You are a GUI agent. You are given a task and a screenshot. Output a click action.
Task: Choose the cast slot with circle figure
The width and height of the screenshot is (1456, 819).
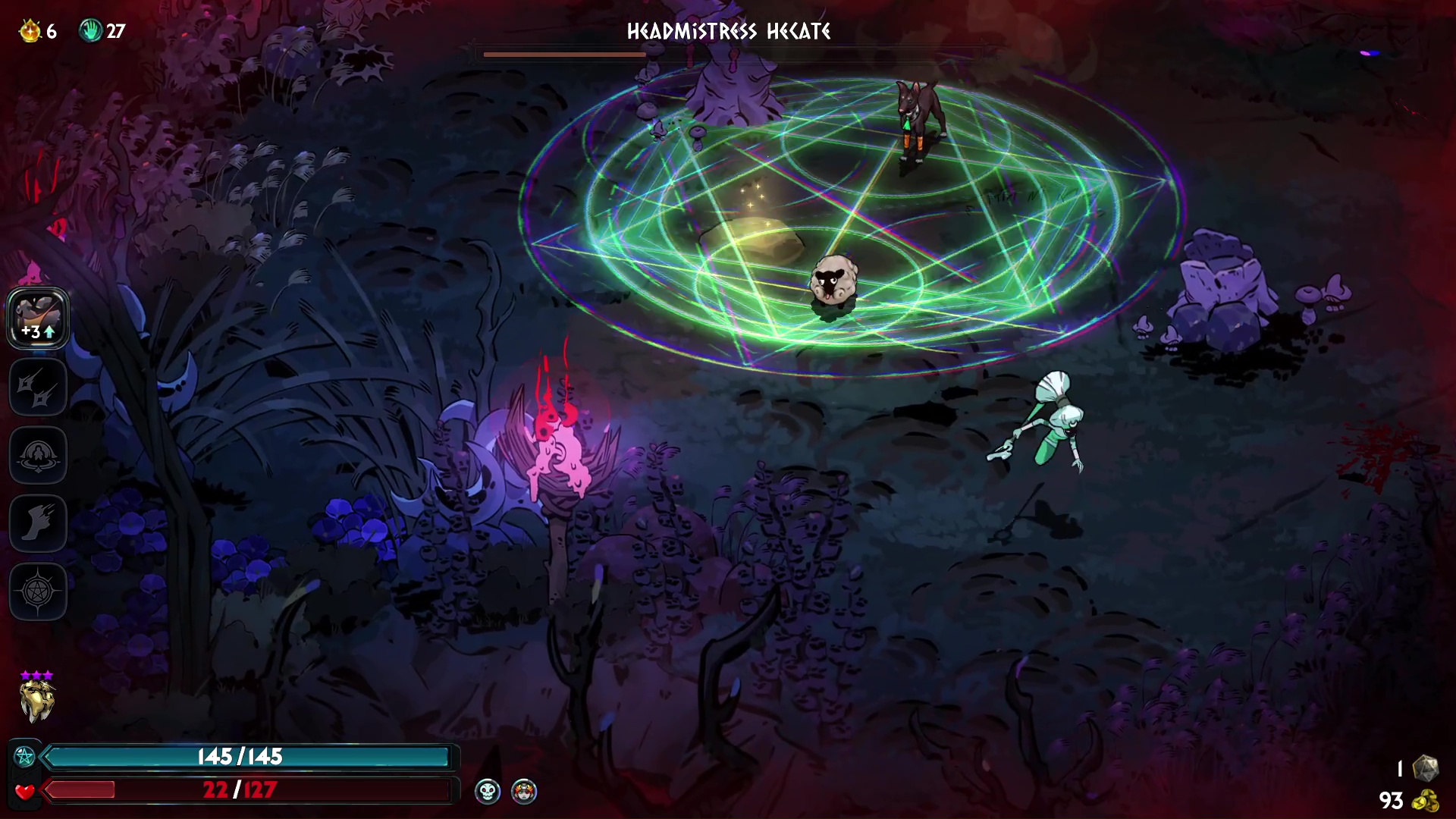pyautogui.click(x=38, y=456)
